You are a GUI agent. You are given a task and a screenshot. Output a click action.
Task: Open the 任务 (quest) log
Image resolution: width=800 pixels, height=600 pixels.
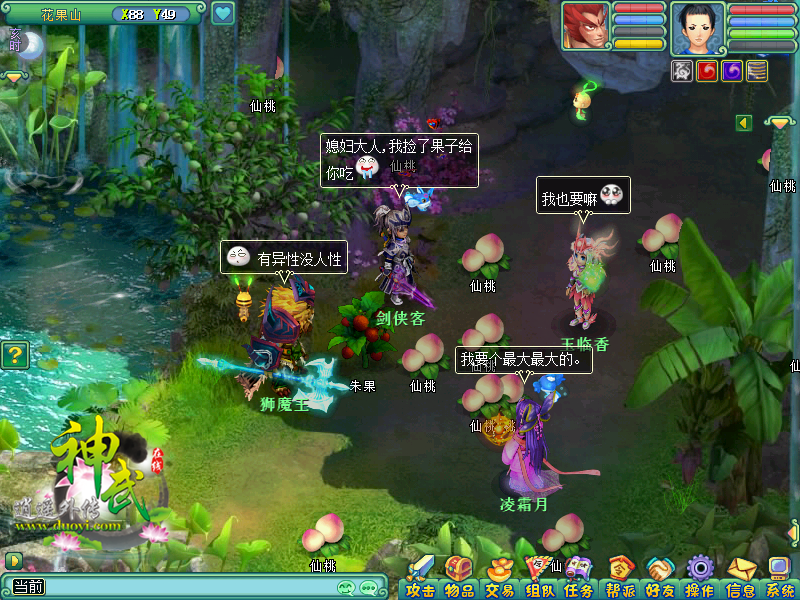[x=578, y=577]
